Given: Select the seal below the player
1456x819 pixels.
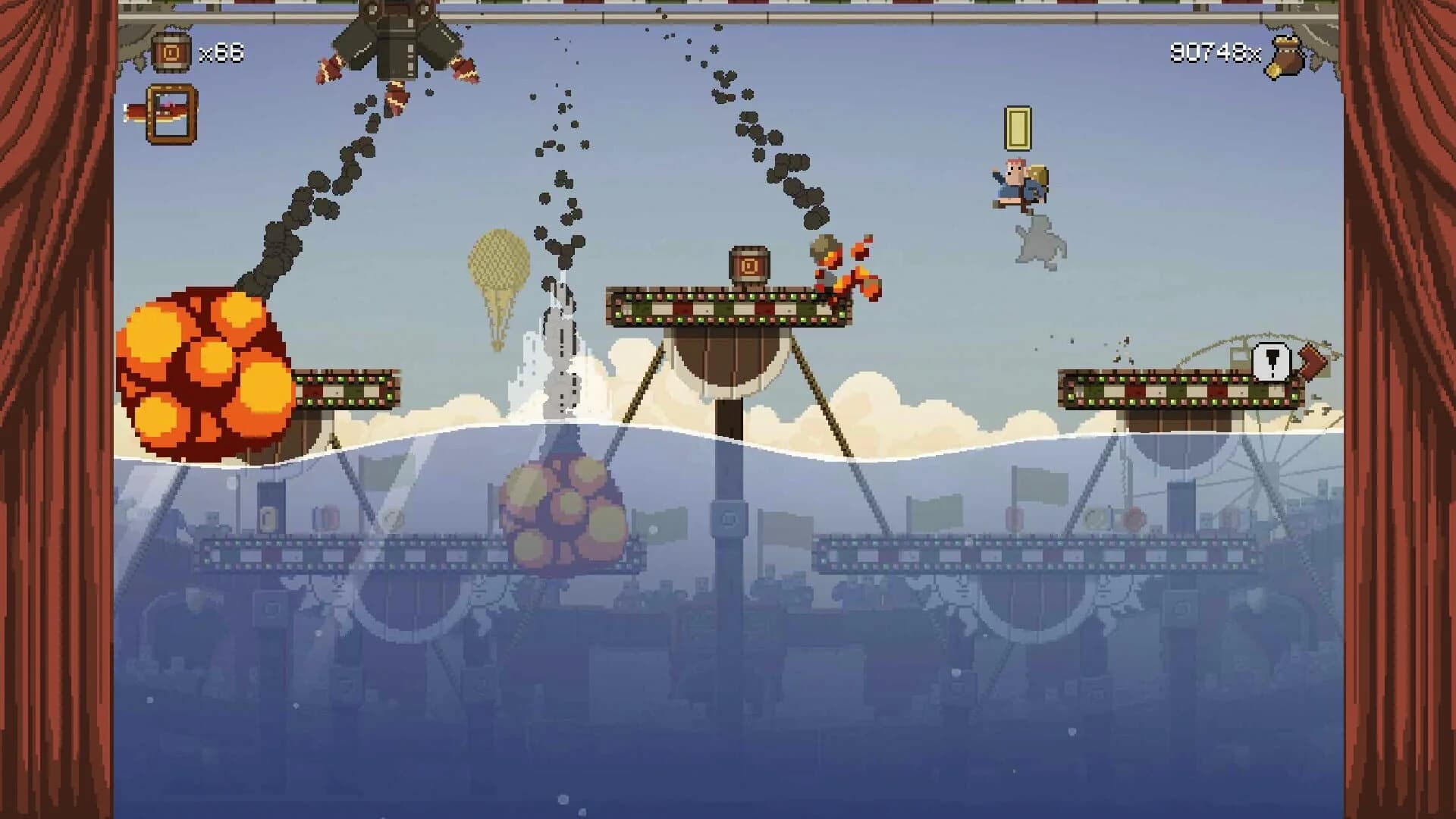Looking at the screenshot, I should pos(1039,239).
